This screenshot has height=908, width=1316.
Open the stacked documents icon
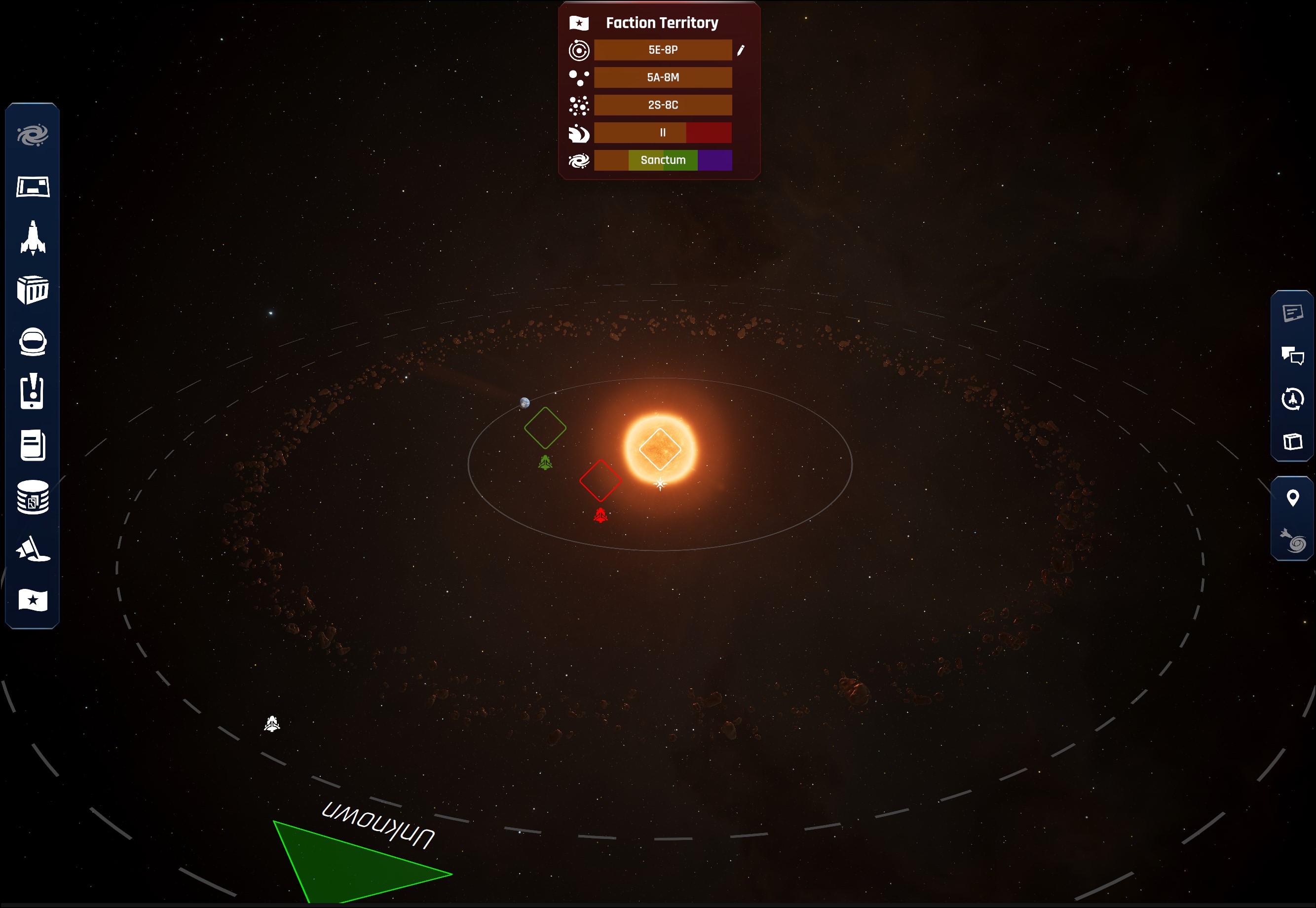[33, 444]
